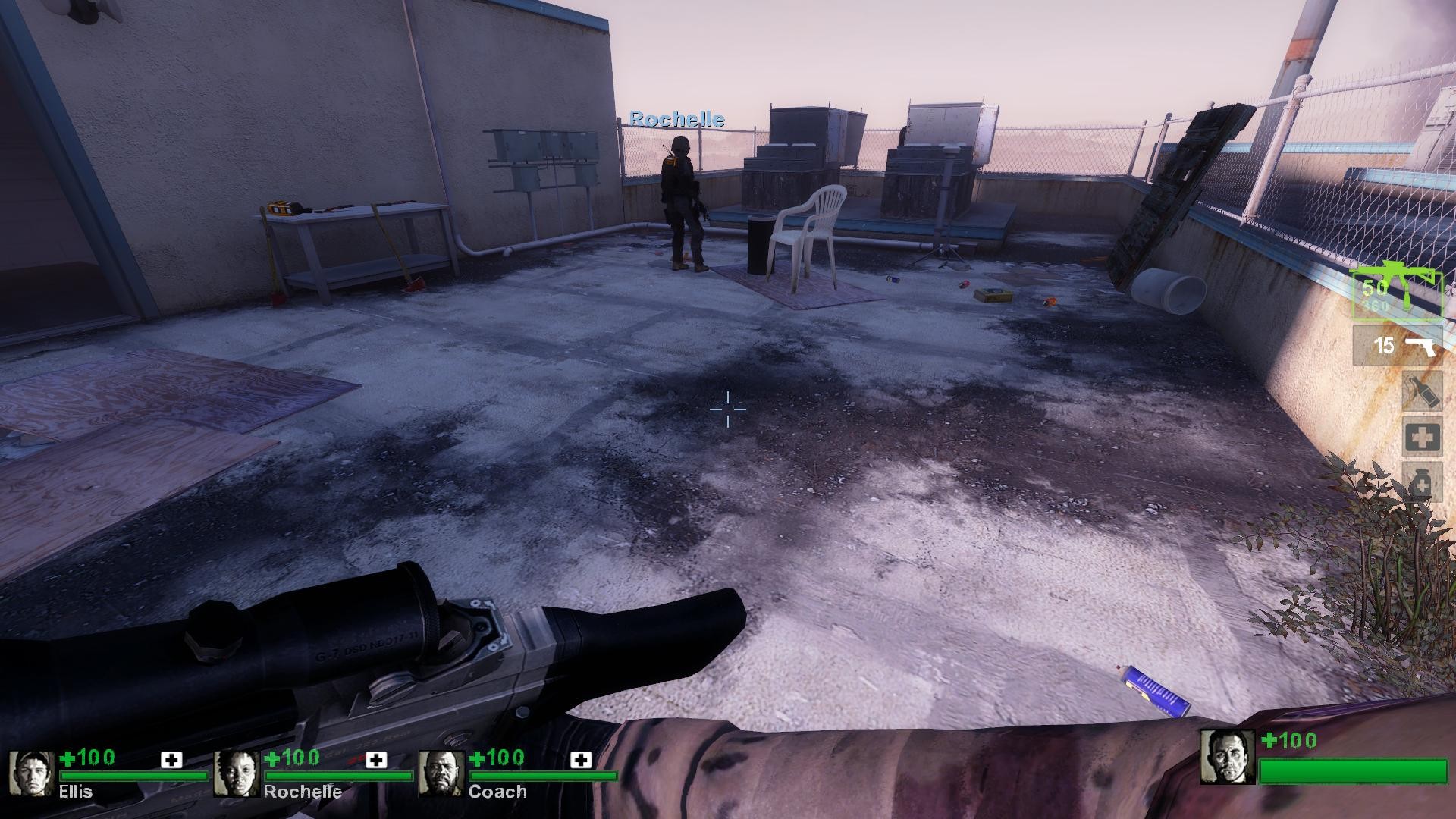1456x819 pixels.
Task: Toggle the crosshair at screen center
Action: [729, 409]
